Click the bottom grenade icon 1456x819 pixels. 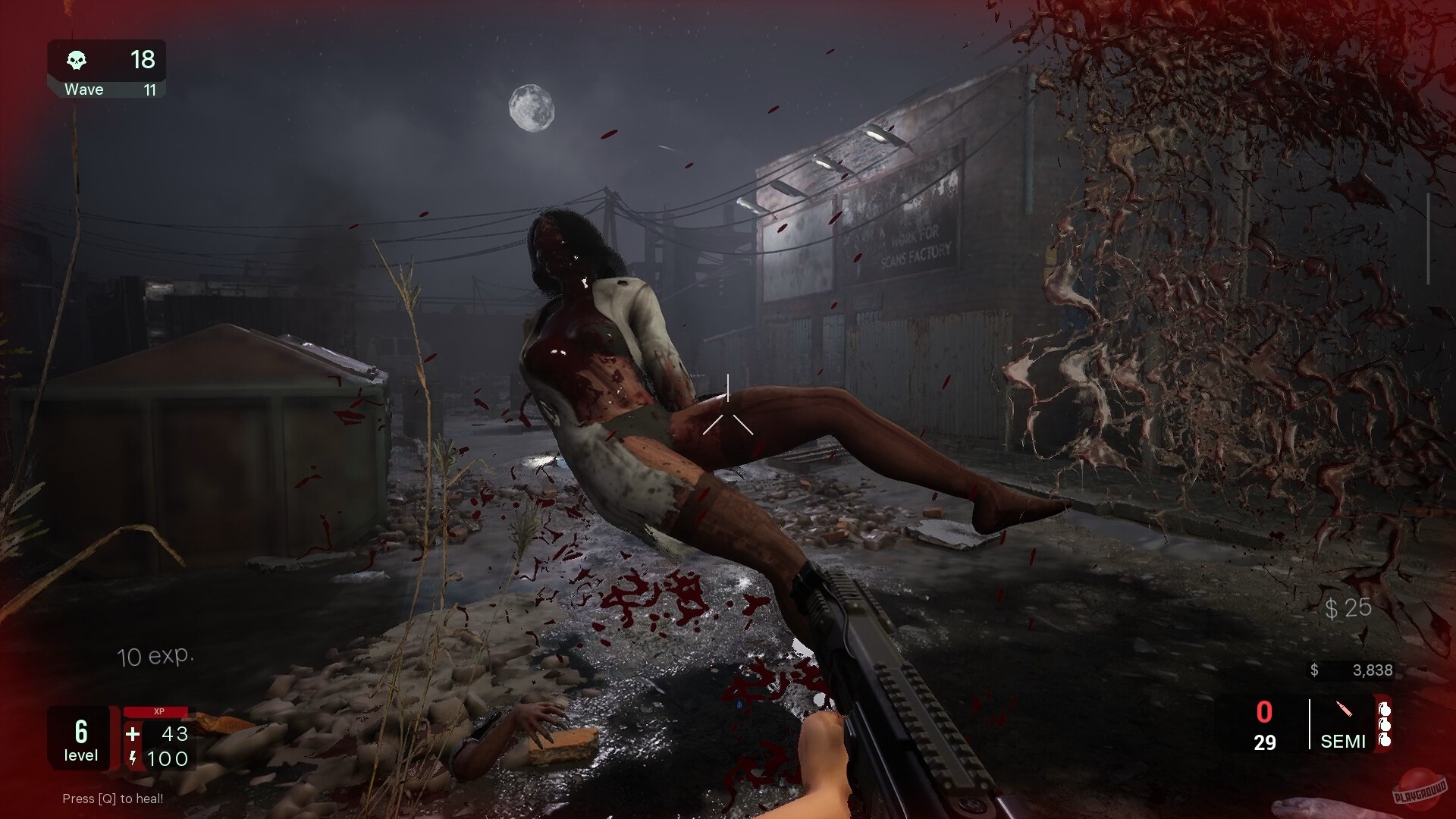1385,741
